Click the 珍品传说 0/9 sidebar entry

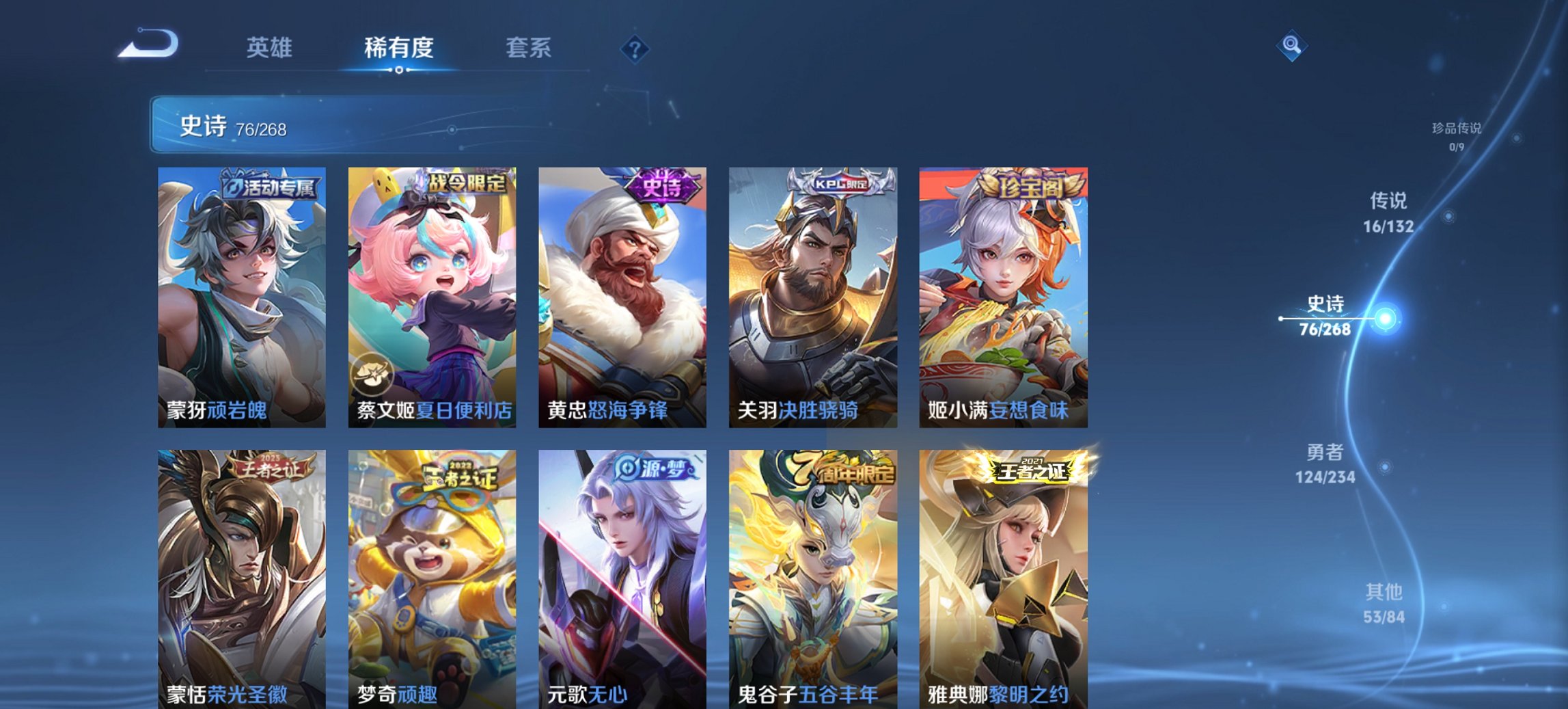(1457, 137)
